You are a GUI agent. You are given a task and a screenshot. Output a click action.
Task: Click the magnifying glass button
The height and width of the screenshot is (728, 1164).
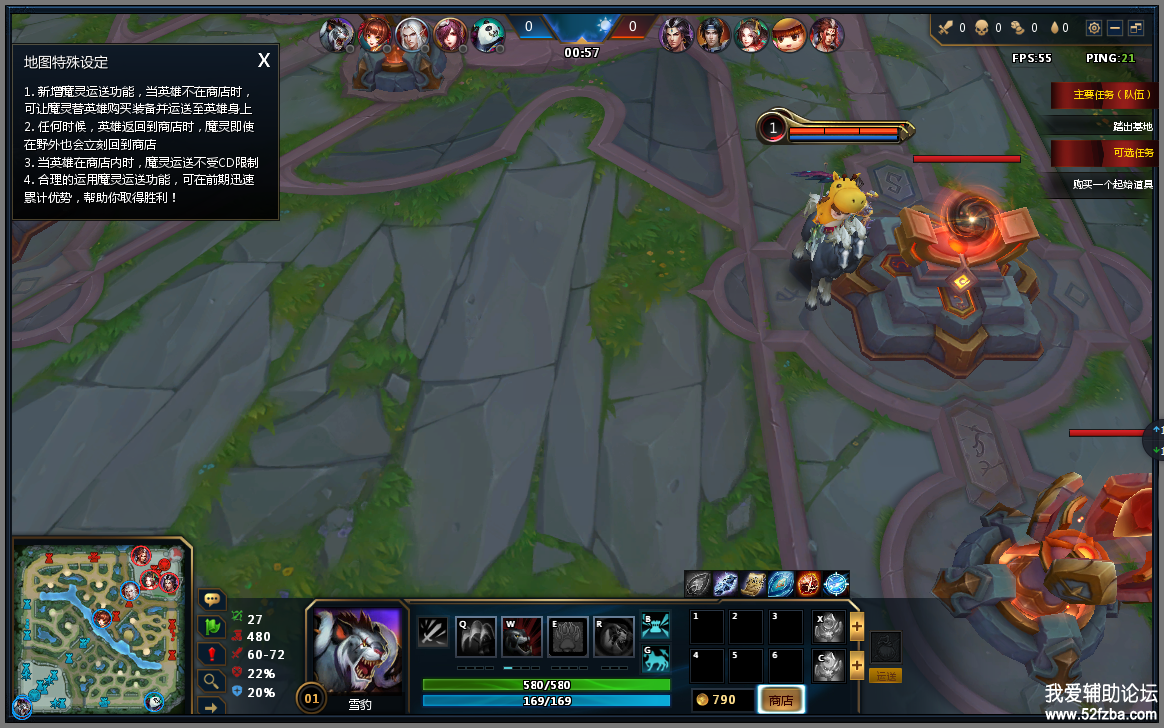212,681
